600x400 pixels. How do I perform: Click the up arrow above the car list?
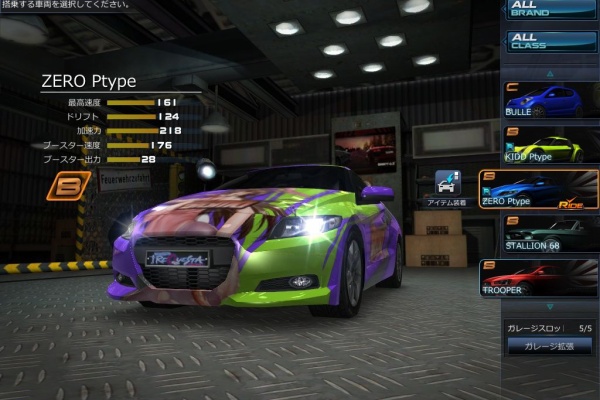coord(548,74)
